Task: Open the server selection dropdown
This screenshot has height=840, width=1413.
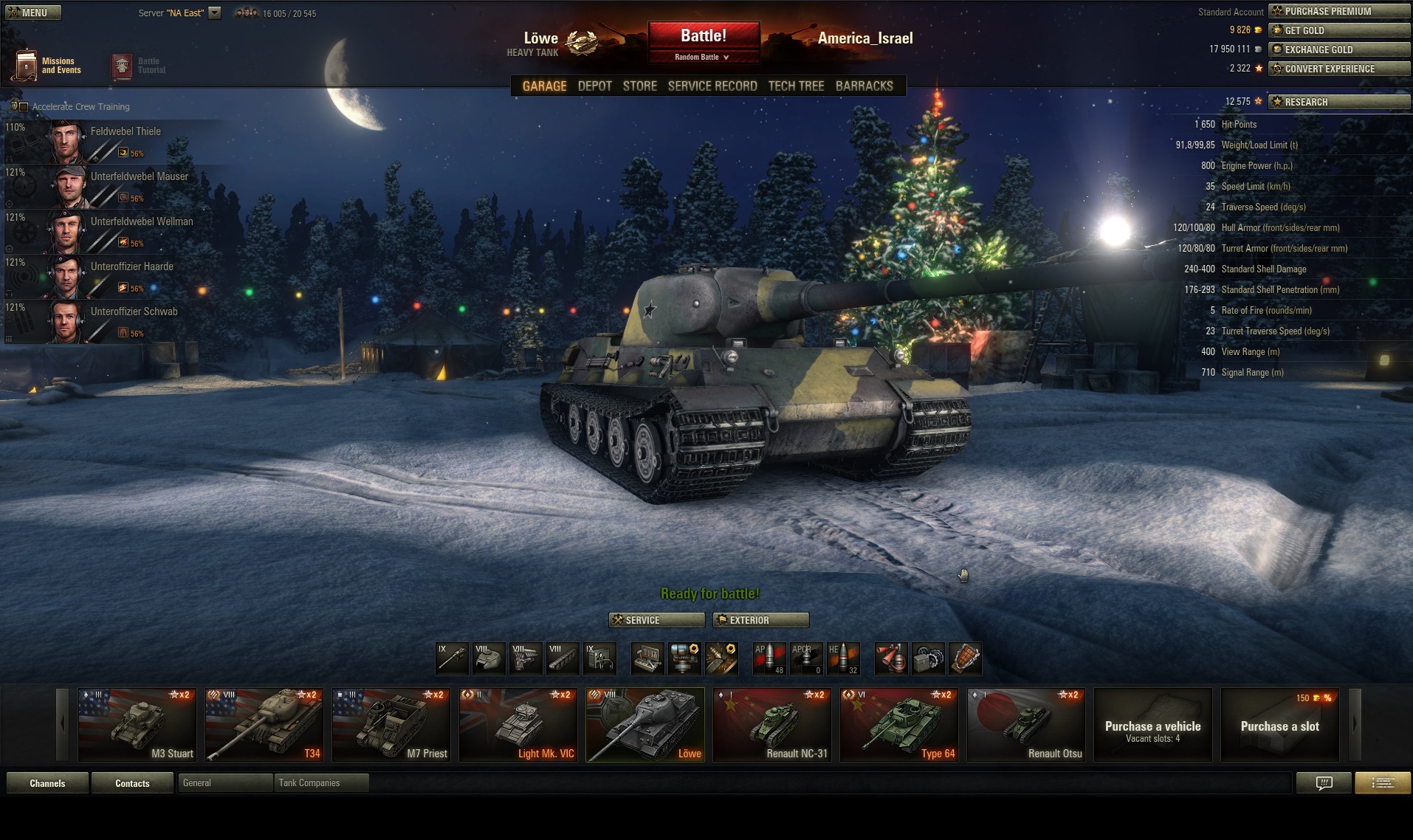Action: [x=214, y=13]
